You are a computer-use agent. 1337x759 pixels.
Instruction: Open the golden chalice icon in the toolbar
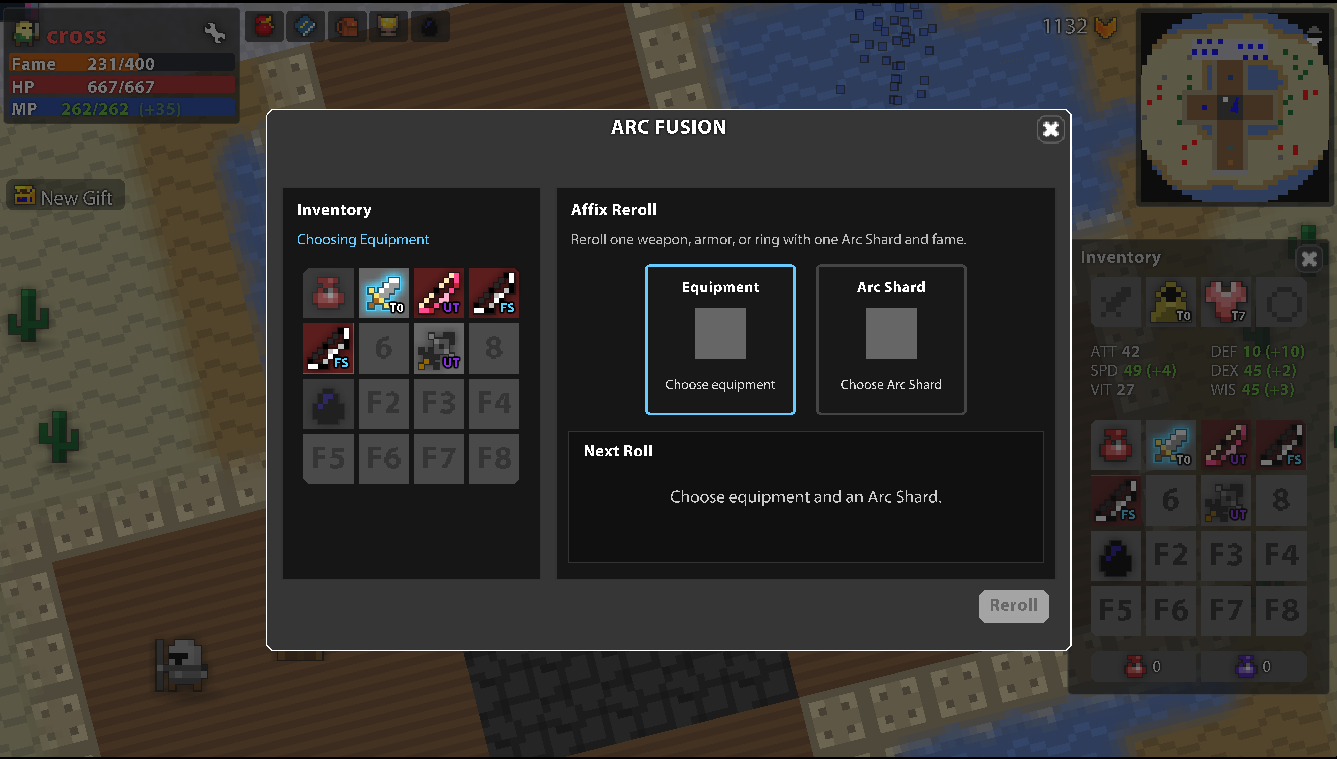point(389,26)
